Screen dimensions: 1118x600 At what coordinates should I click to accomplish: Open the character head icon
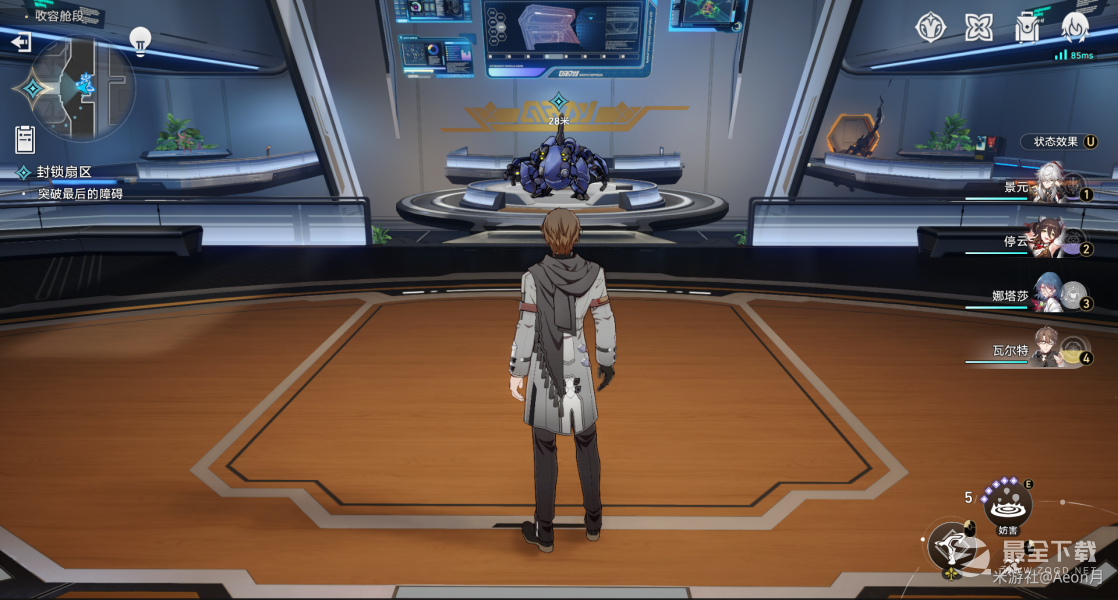(x=1075, y=27)
